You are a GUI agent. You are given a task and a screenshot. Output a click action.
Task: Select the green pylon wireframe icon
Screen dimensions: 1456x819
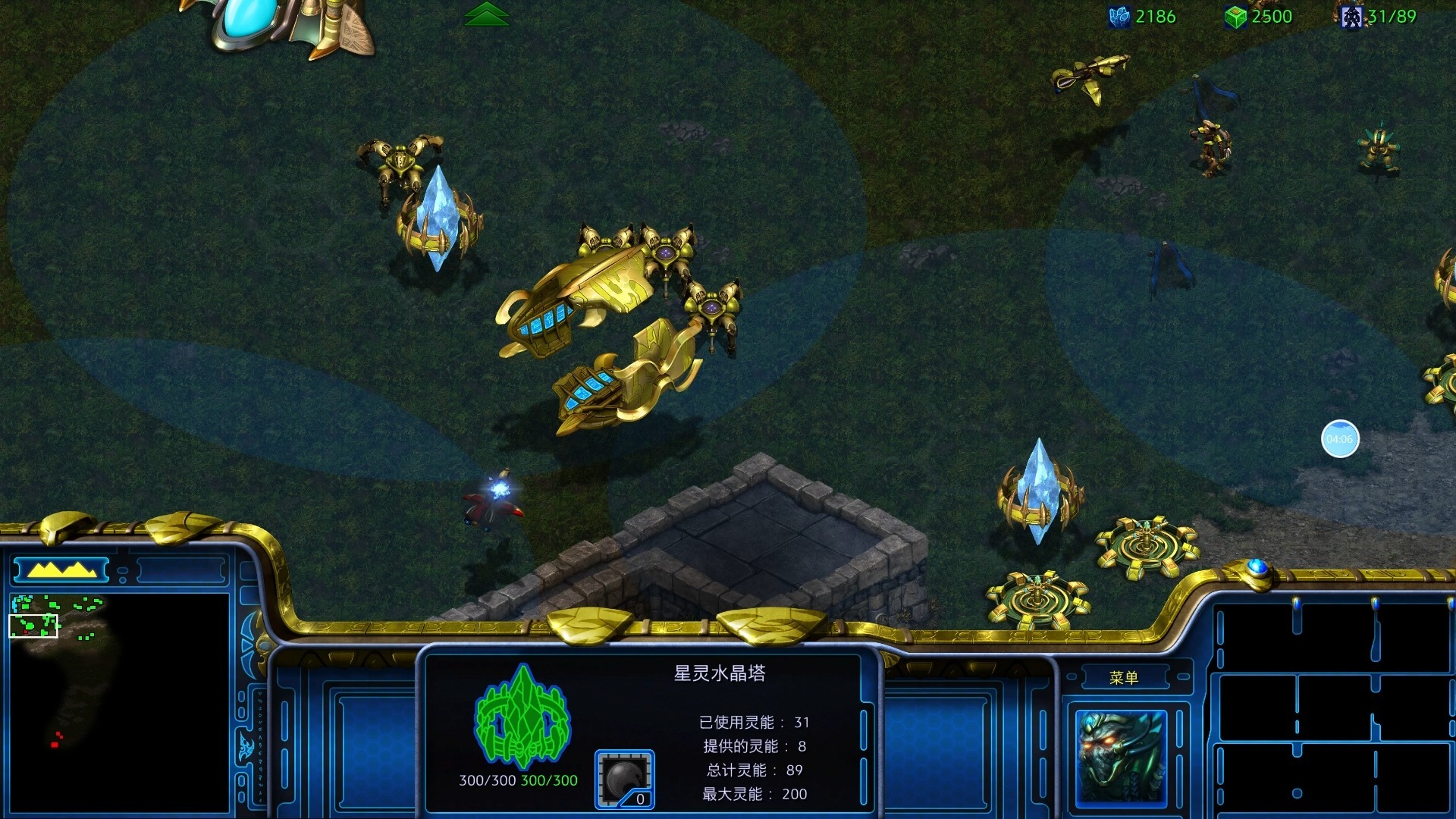click(522, 717)
